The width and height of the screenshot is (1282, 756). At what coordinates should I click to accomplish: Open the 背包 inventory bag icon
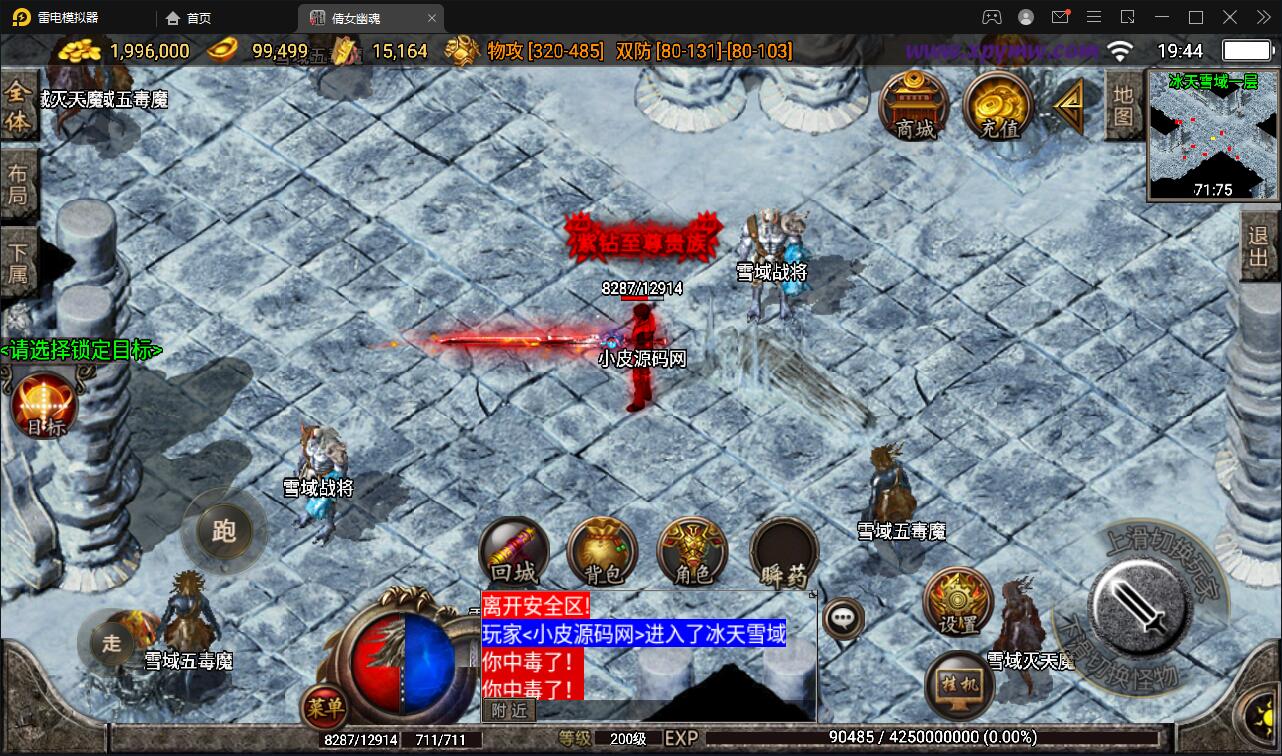coord(602,551)
